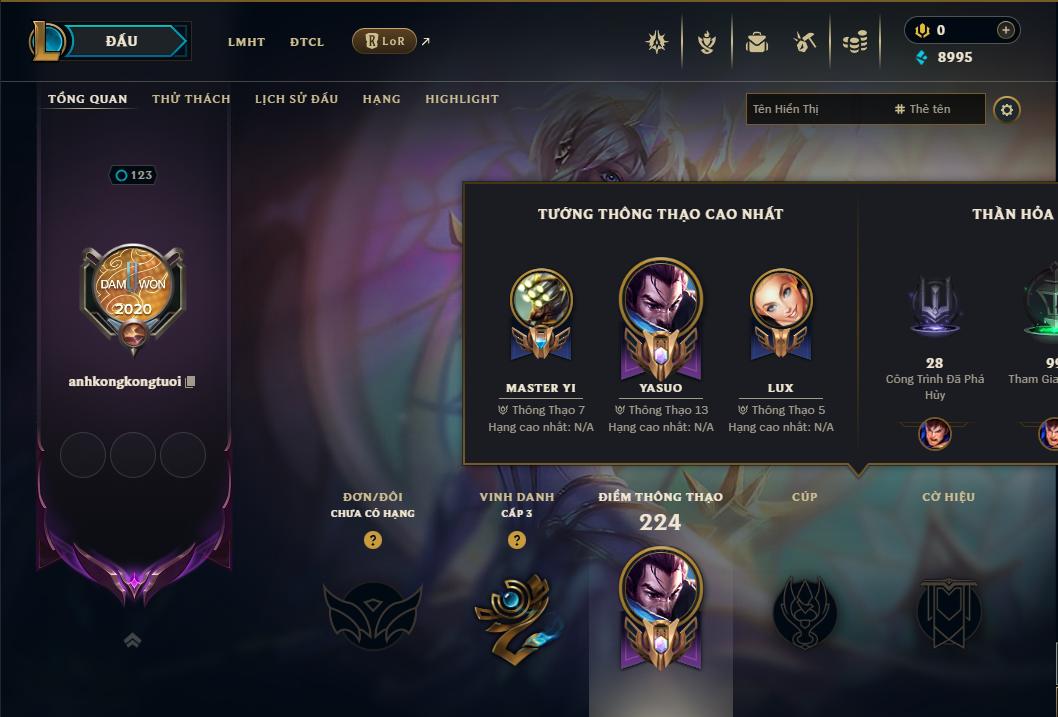The height and width of the screenshot is (717, 1058).
Task: Open the profile gear settings button
Action: point(1007,109)
